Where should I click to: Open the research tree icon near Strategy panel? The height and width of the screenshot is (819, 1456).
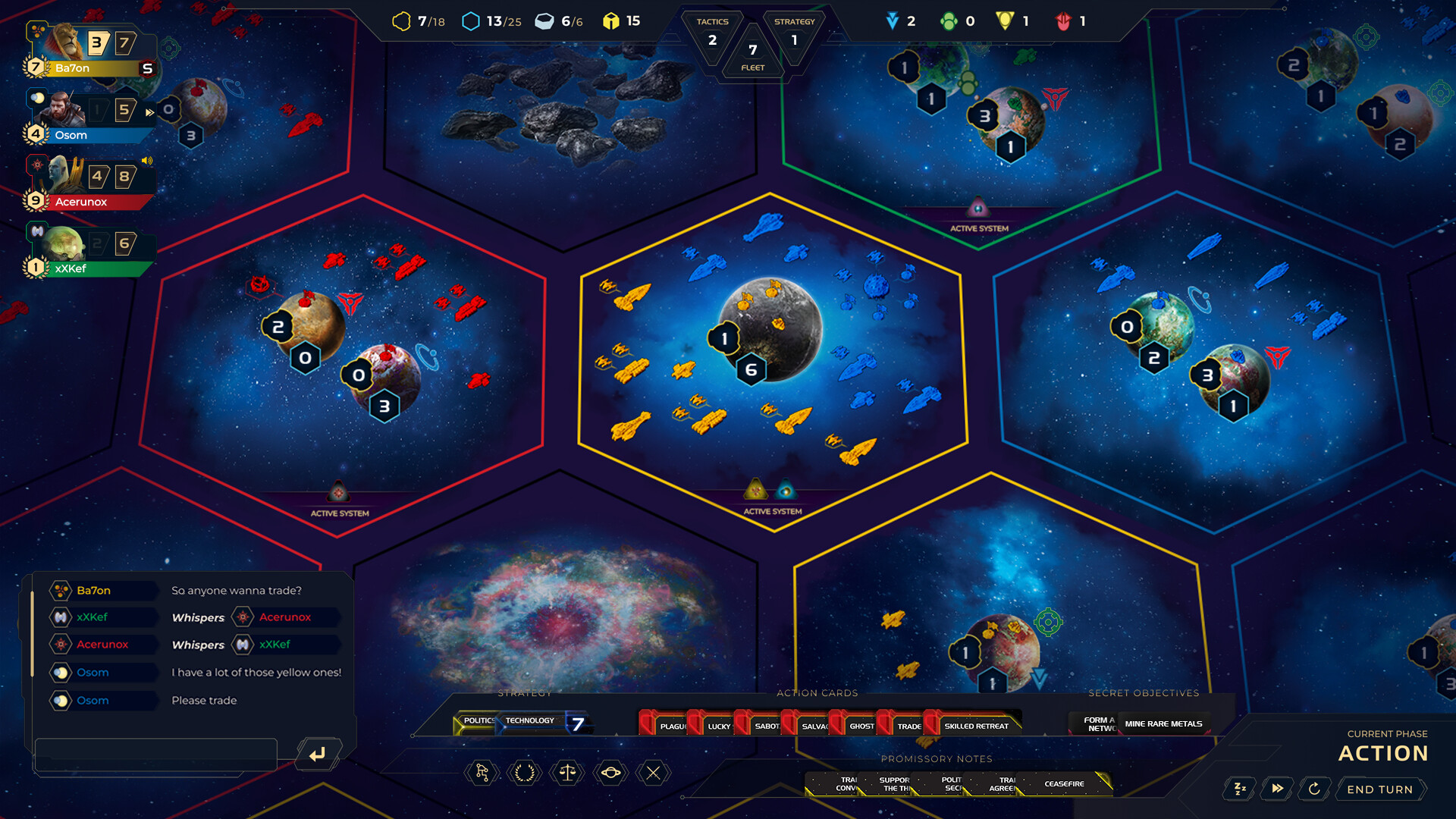click(x=482, y=773)
